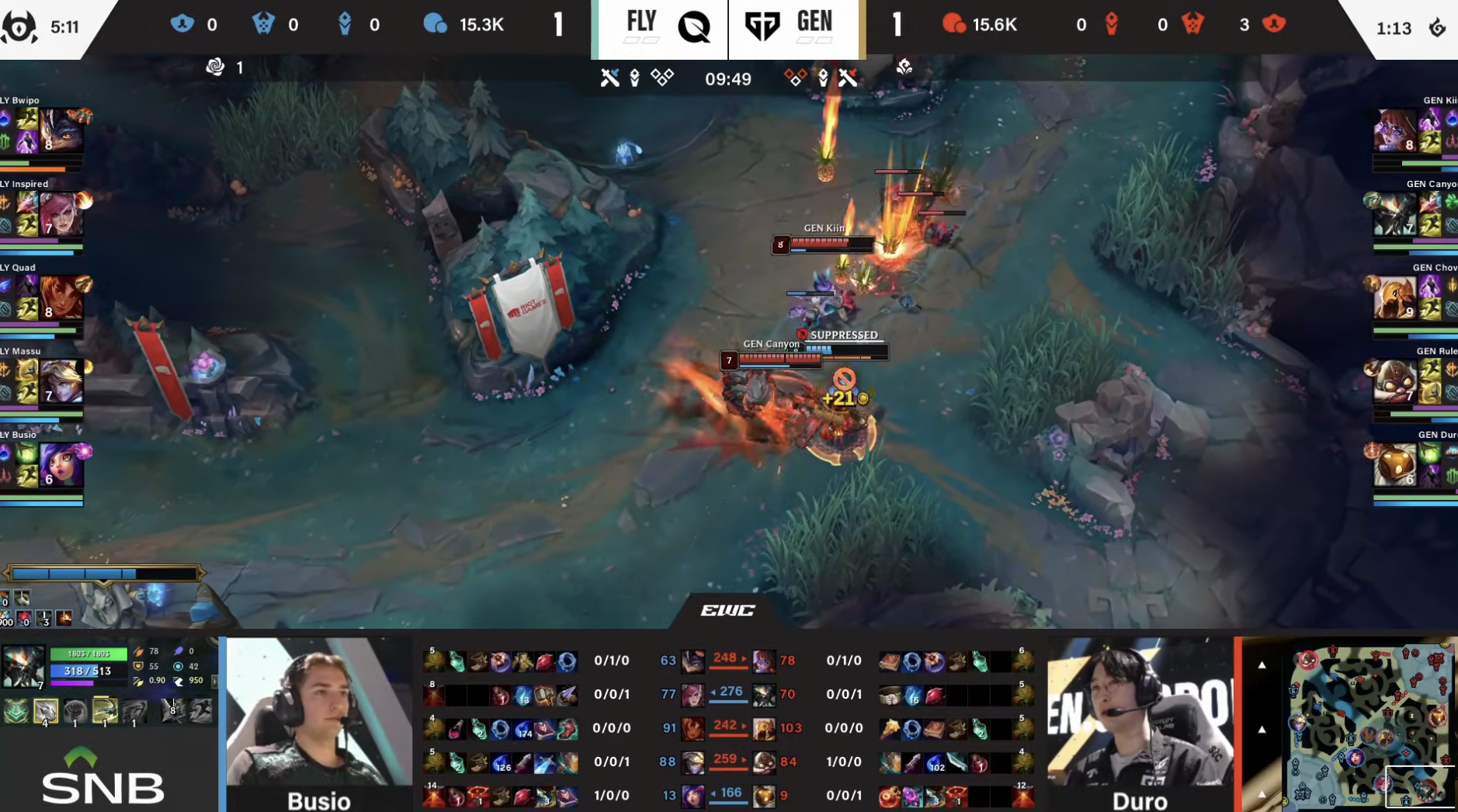This screenshot has height=812, width=1458.
Task: Select the blue team kills icon
Action: [x=181, y=23]
